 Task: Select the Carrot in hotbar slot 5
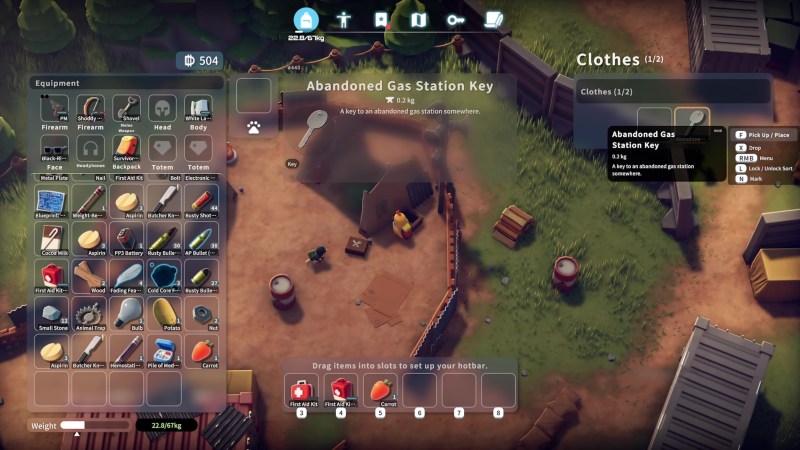coord(380,389)
